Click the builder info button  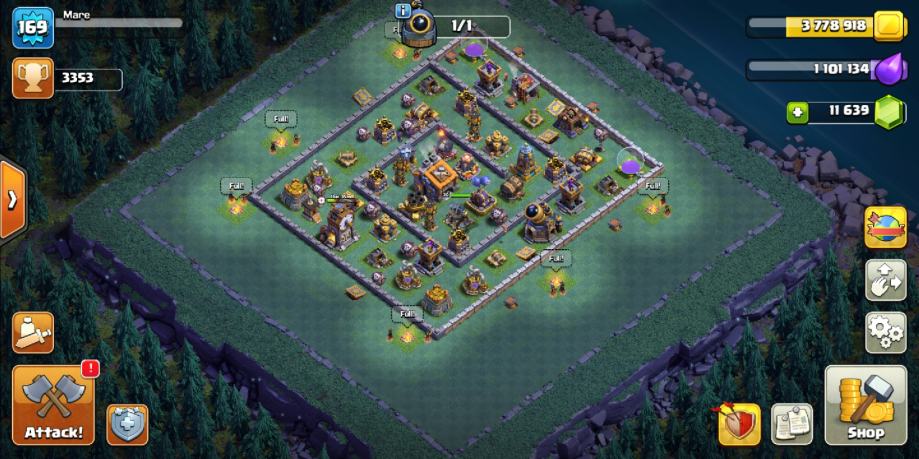coord(403,11)
